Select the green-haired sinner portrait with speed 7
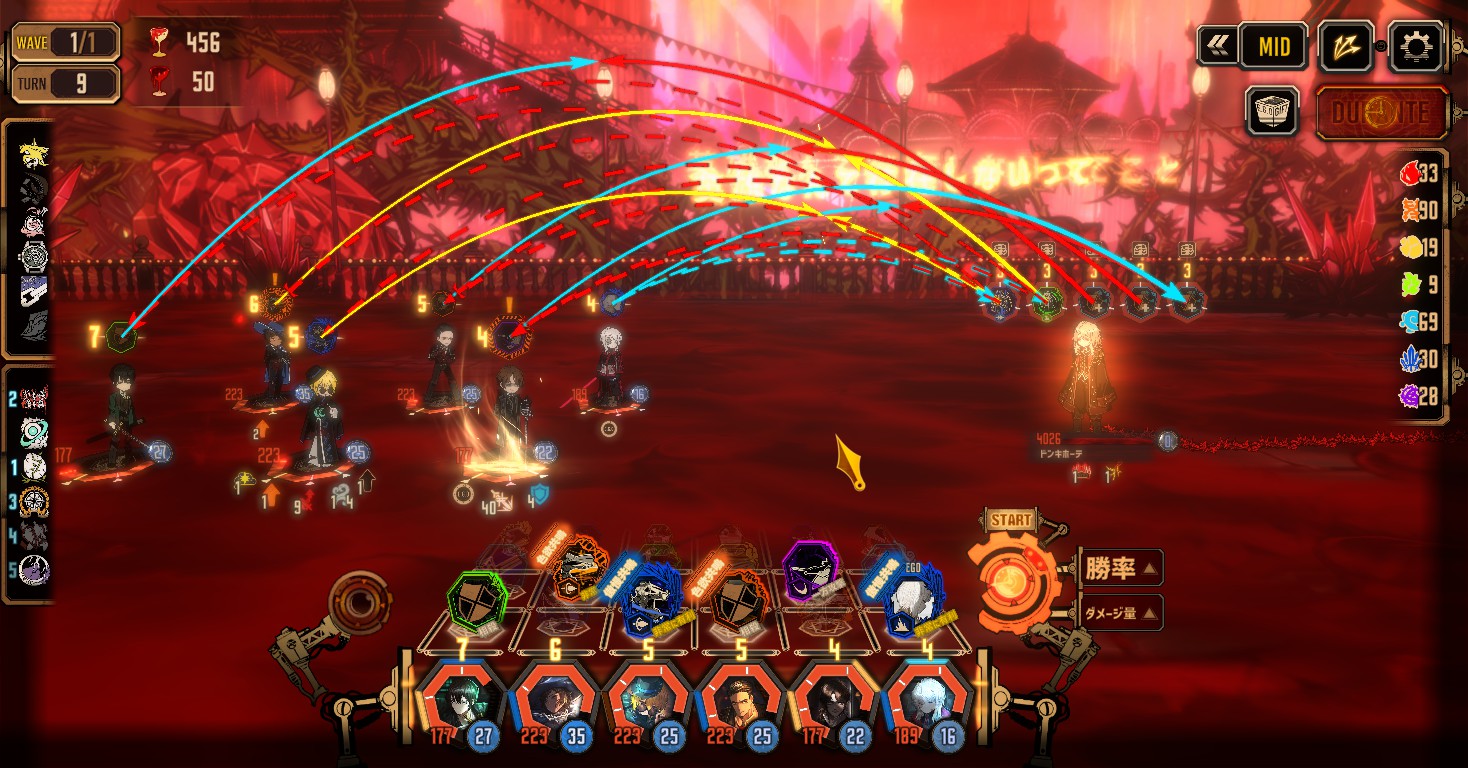The image size is (1468, 768). coord(461,698)
